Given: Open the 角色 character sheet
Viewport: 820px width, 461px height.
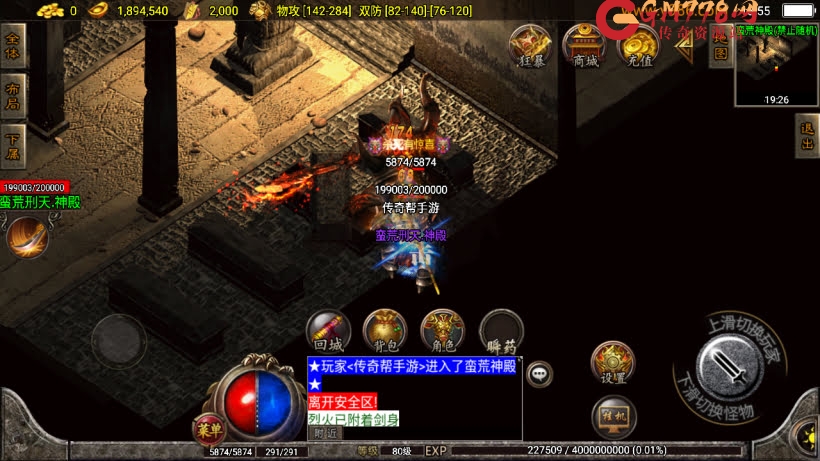Looking at the screenshot, I should tap(443, 329).
